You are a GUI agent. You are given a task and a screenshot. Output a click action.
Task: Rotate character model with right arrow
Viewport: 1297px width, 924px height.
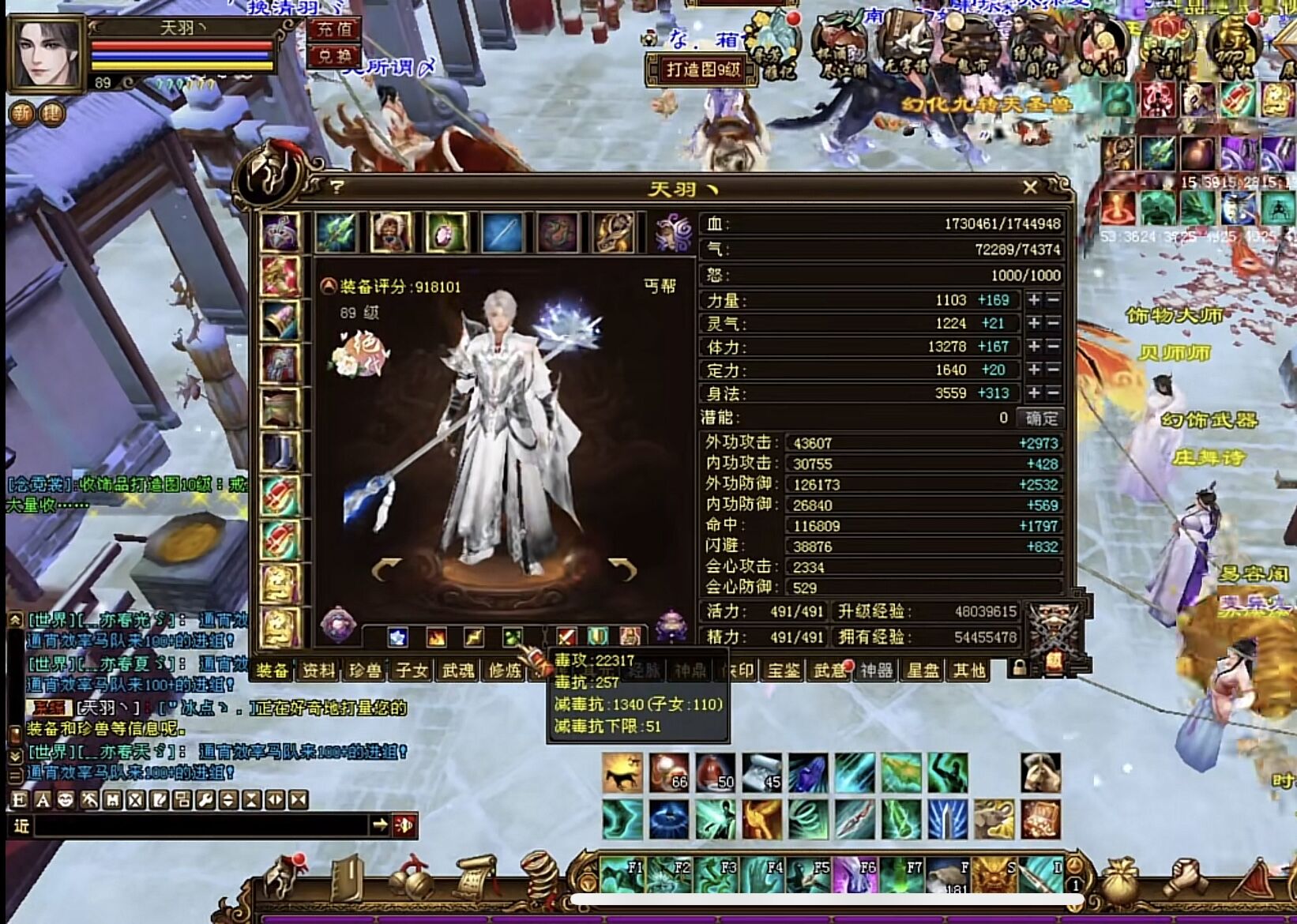point(622,568)
